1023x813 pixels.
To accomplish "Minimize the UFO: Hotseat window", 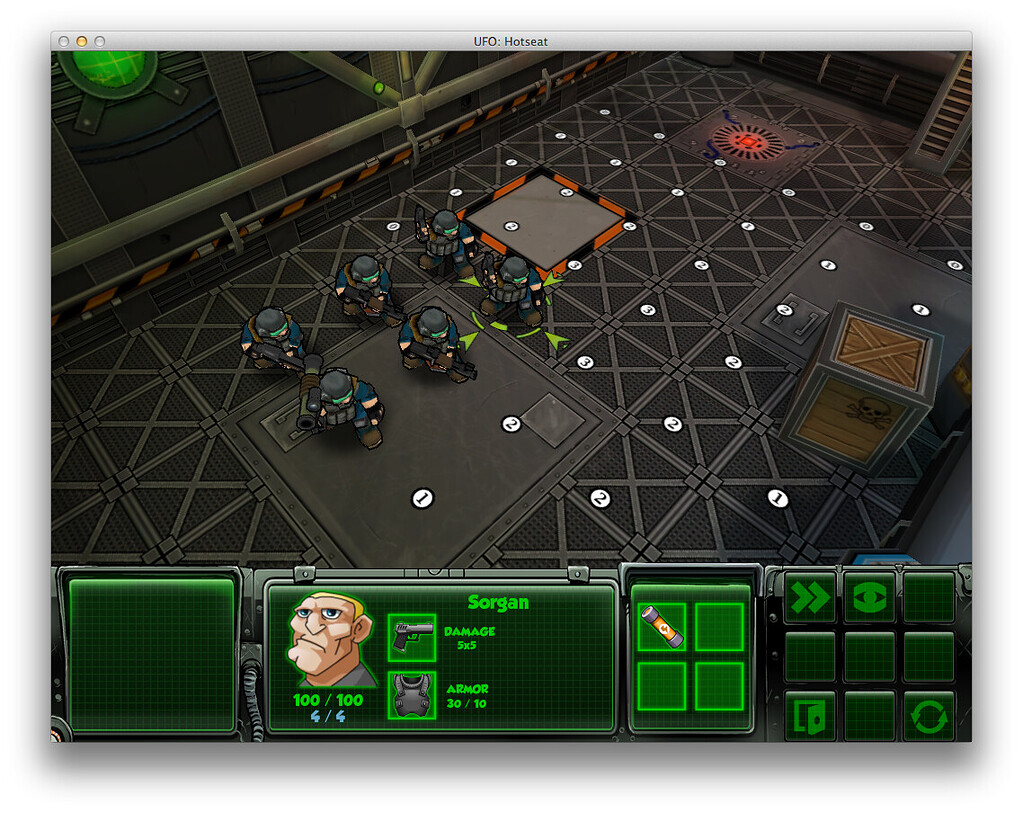I will coord(82,41).
